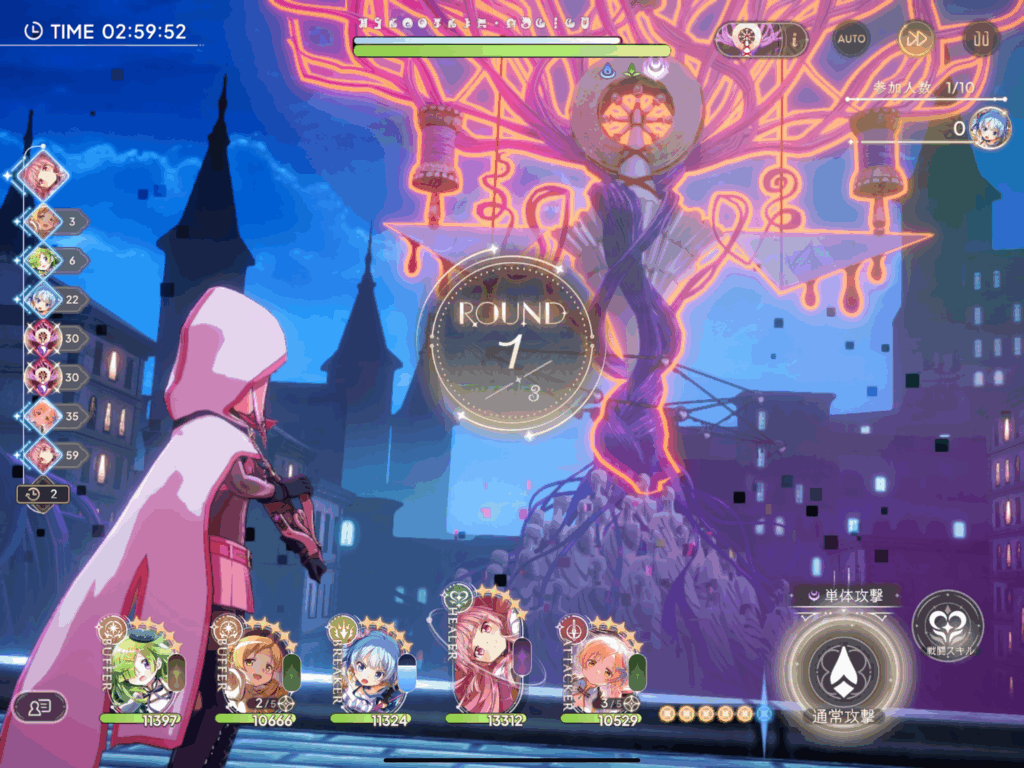Select the turn-order portrait marked 22
This screenshot has width=1024, height=768.
pyautogui.click(x=42, y=299)
